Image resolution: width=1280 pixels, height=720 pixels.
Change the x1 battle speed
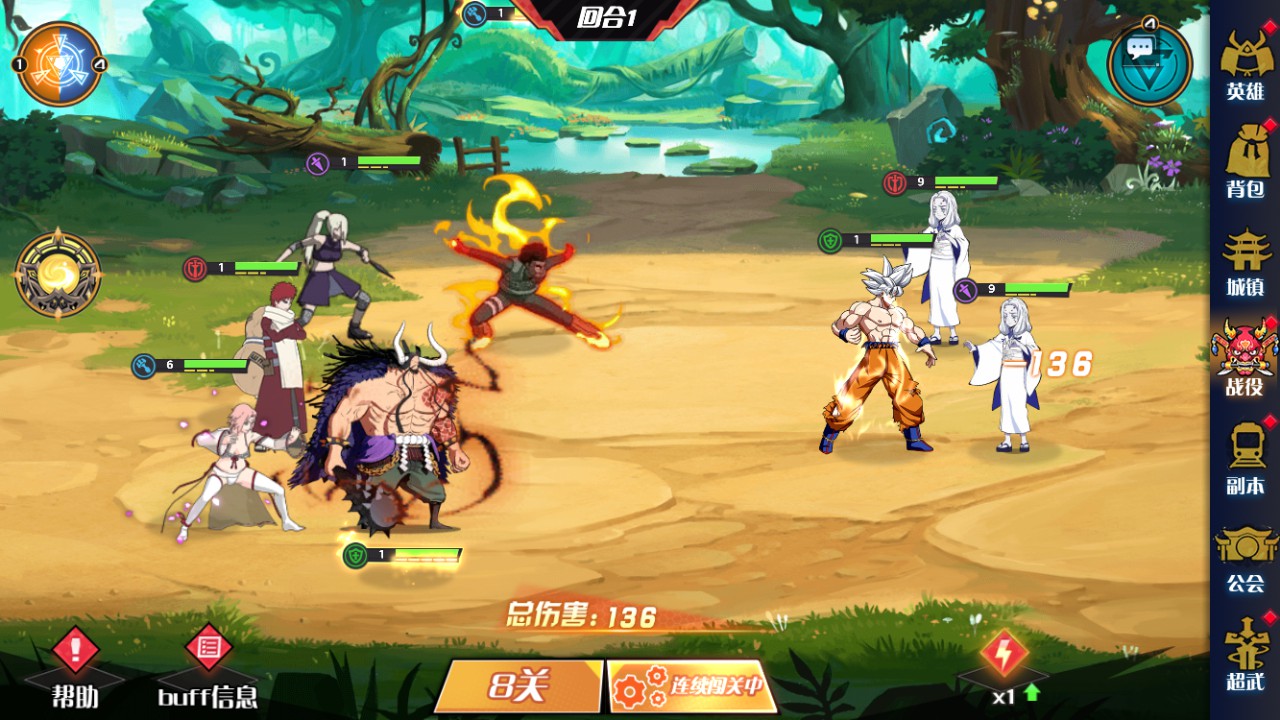coord(1003,665)
